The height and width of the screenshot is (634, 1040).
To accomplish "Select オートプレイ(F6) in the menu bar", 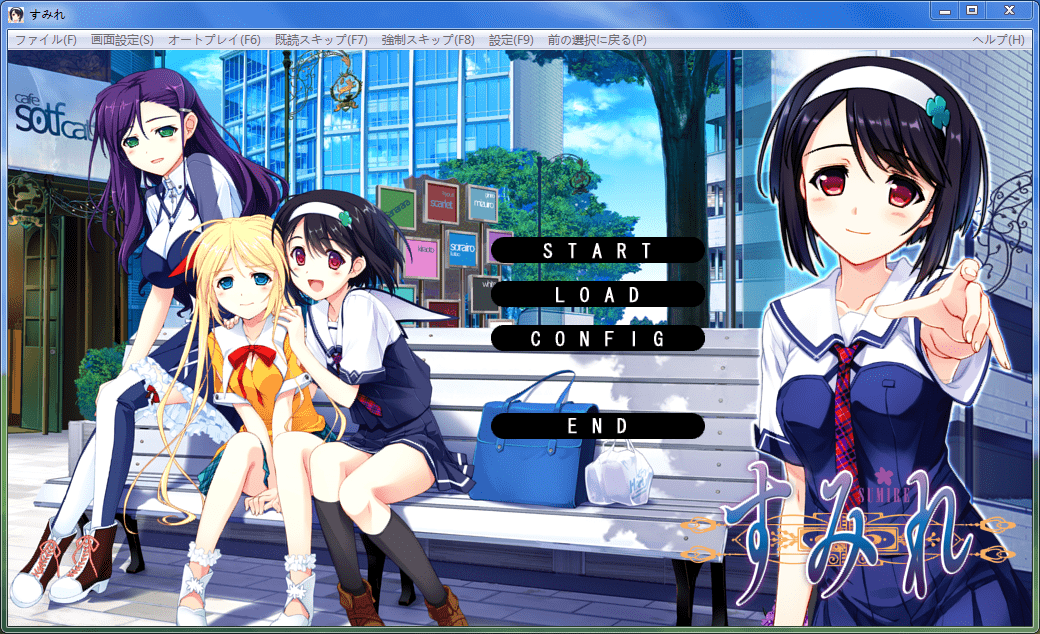I will [214, 40].
